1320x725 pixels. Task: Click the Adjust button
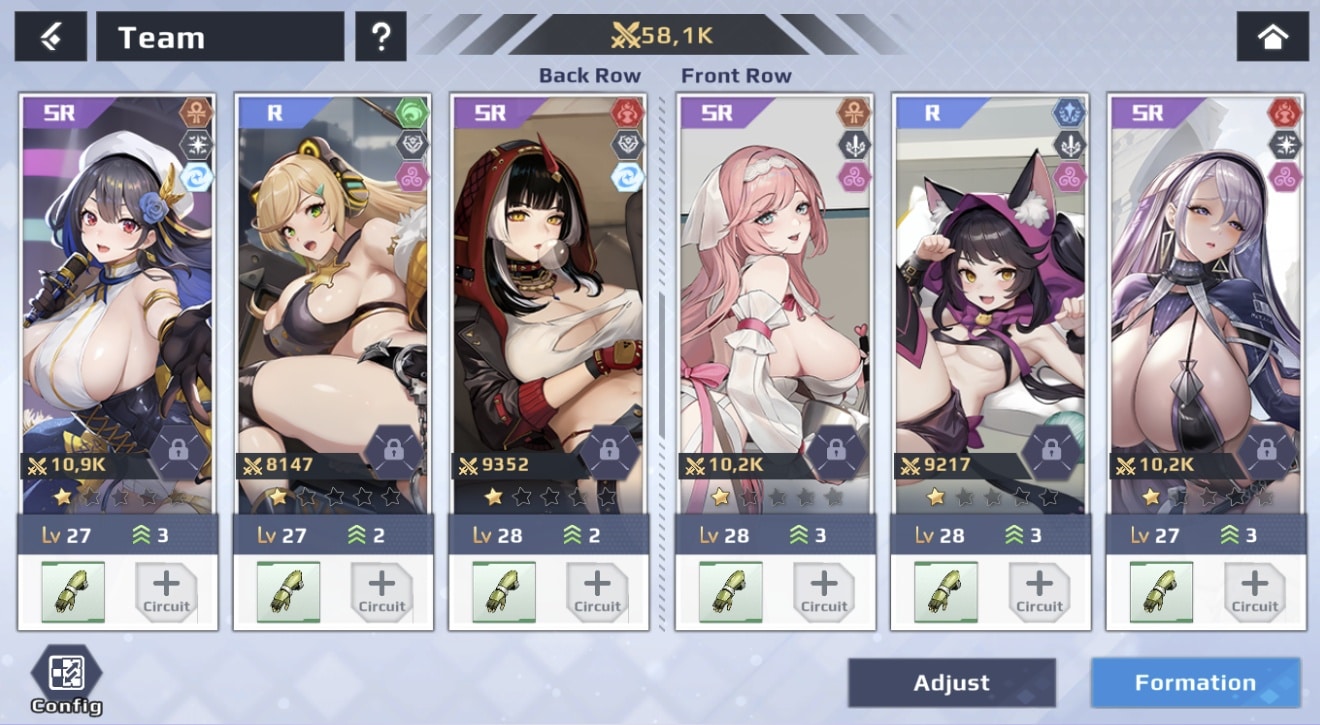951,683
